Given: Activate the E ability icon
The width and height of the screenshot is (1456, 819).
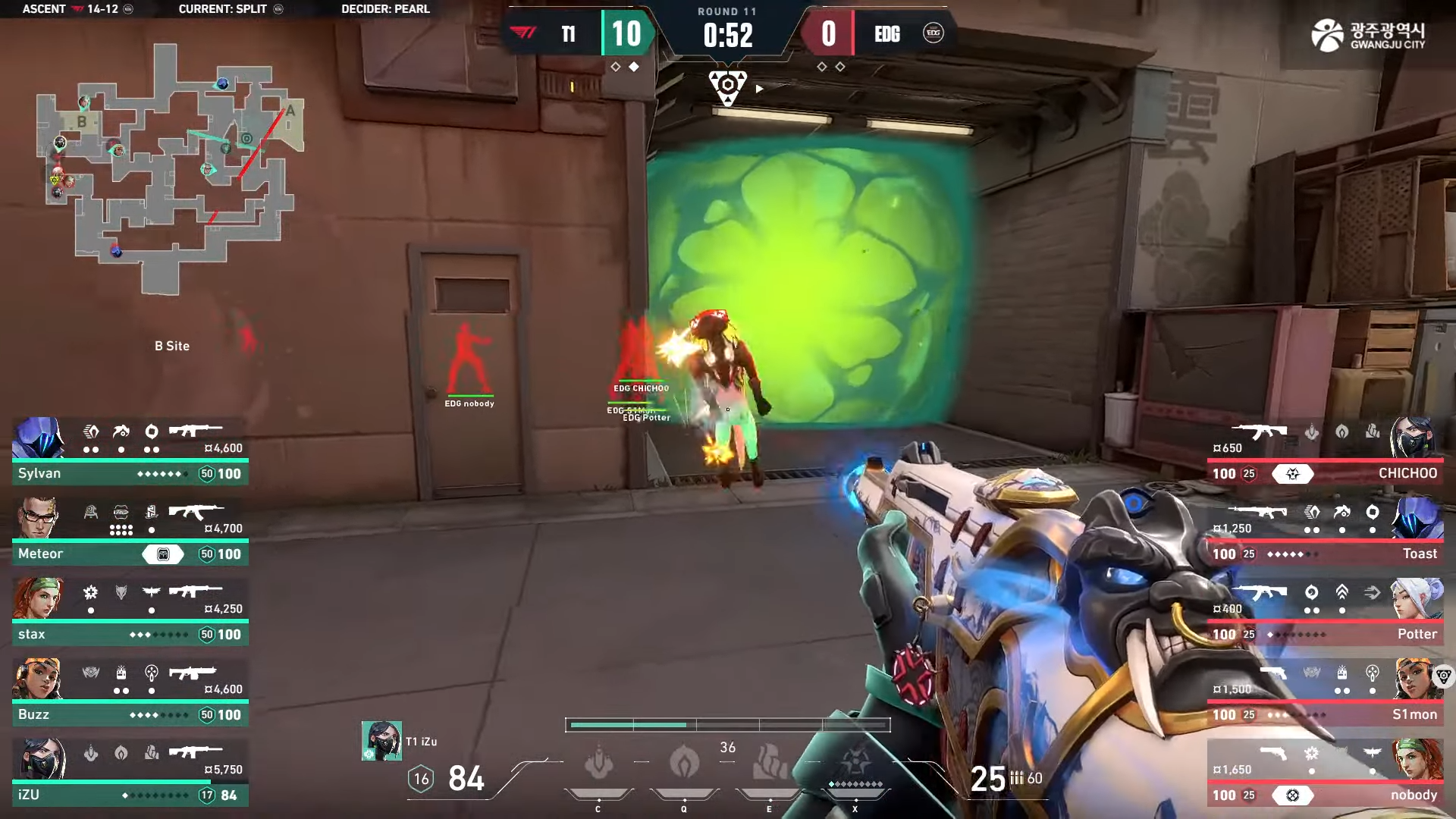Looking at the screenshot, I should coord(770,763).
